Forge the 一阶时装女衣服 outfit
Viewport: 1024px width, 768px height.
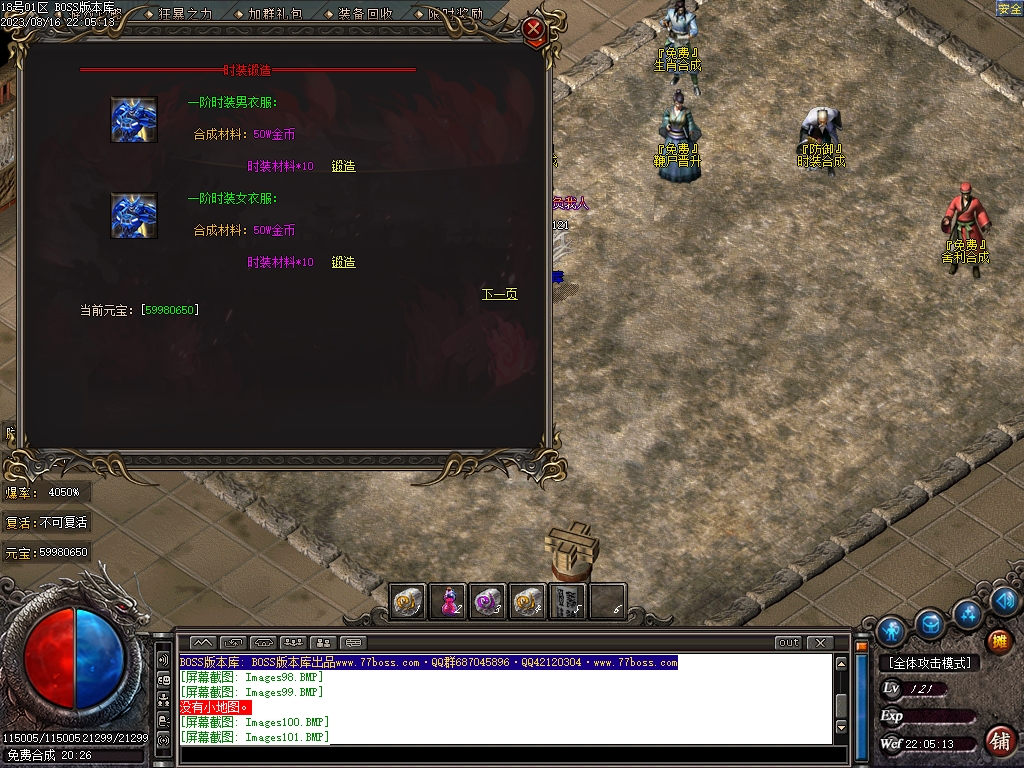[x=343, y=262]
